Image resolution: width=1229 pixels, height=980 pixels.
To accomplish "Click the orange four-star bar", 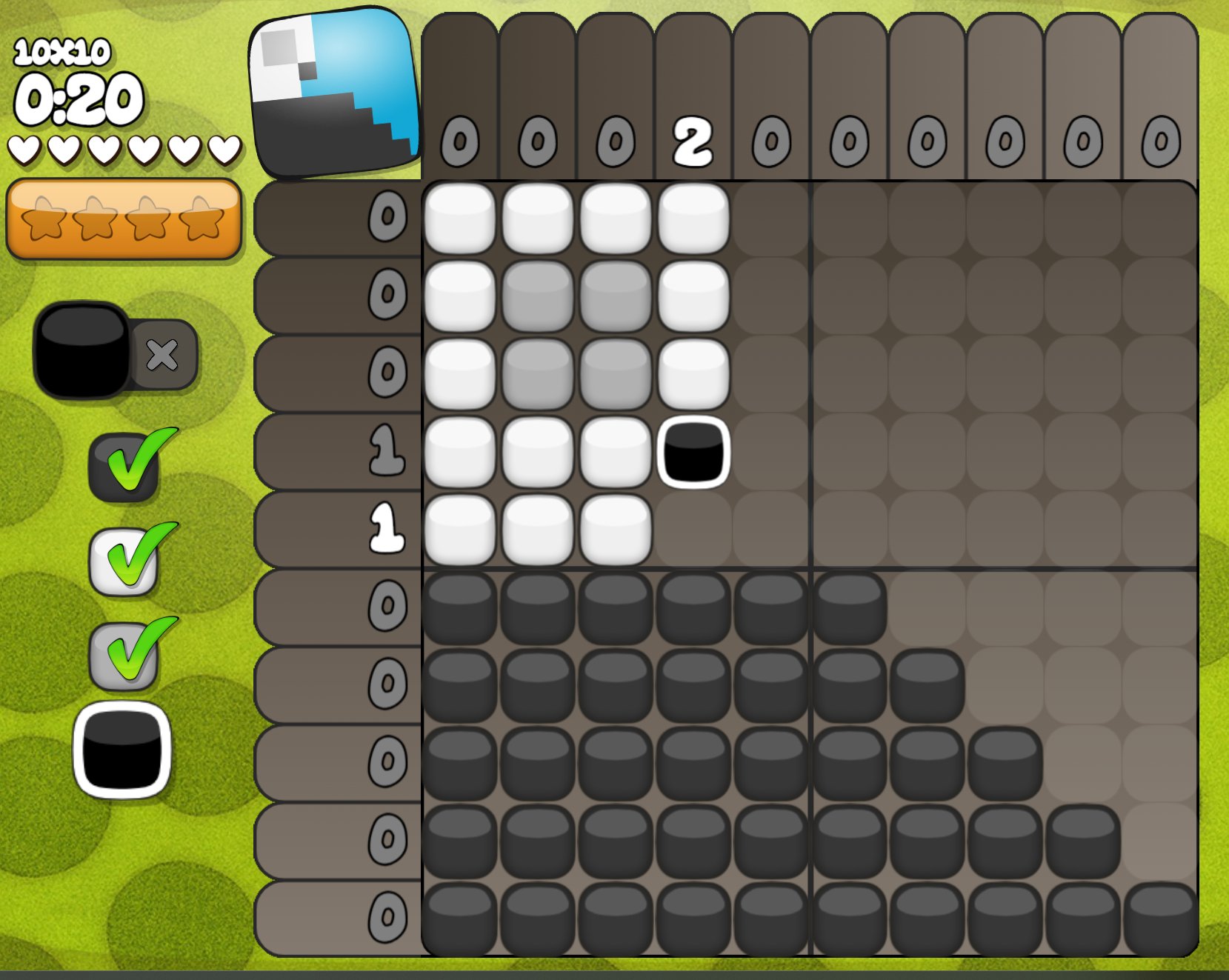I will click(x=124, y=219).
